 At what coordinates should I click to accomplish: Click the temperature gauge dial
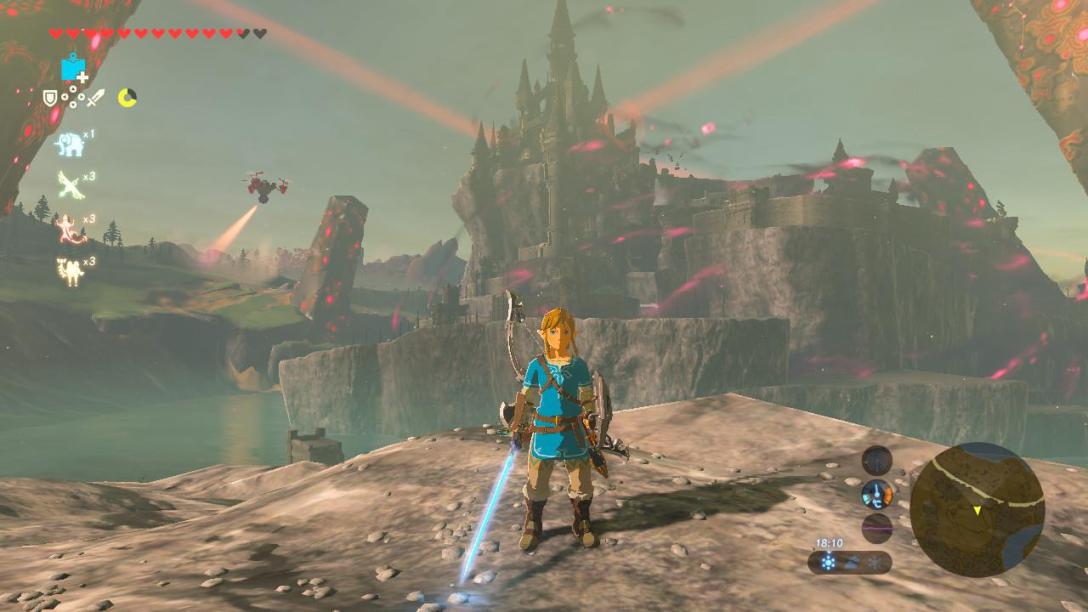(x=877, y=492)
